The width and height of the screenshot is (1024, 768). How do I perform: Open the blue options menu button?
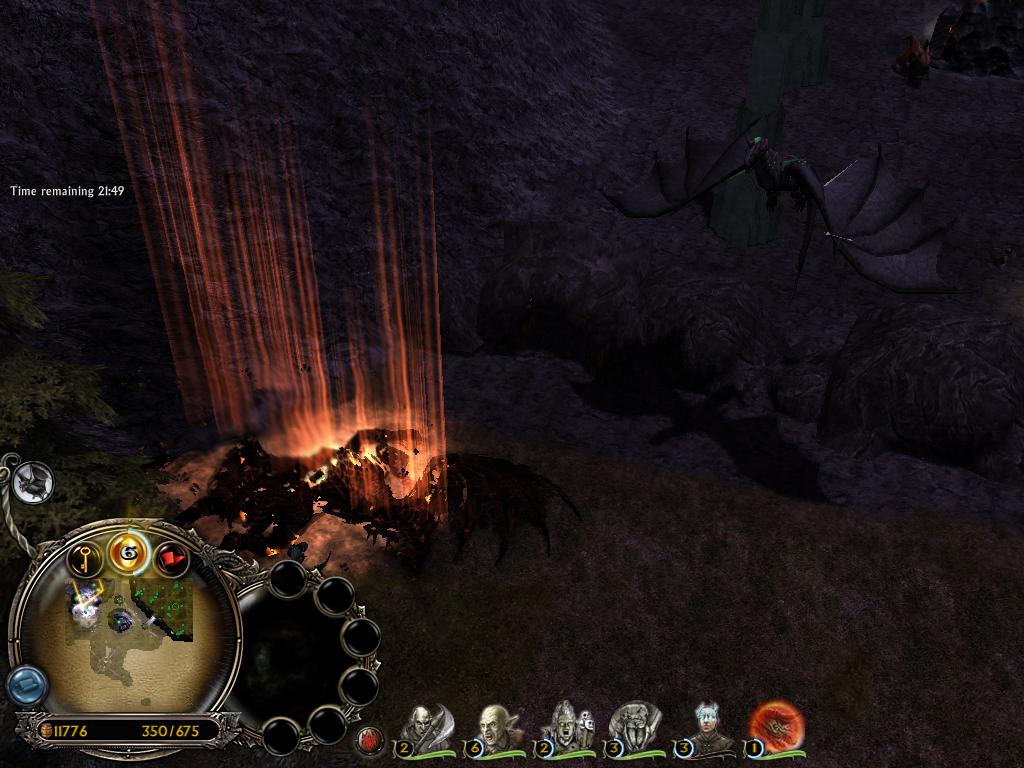(26, 685)
